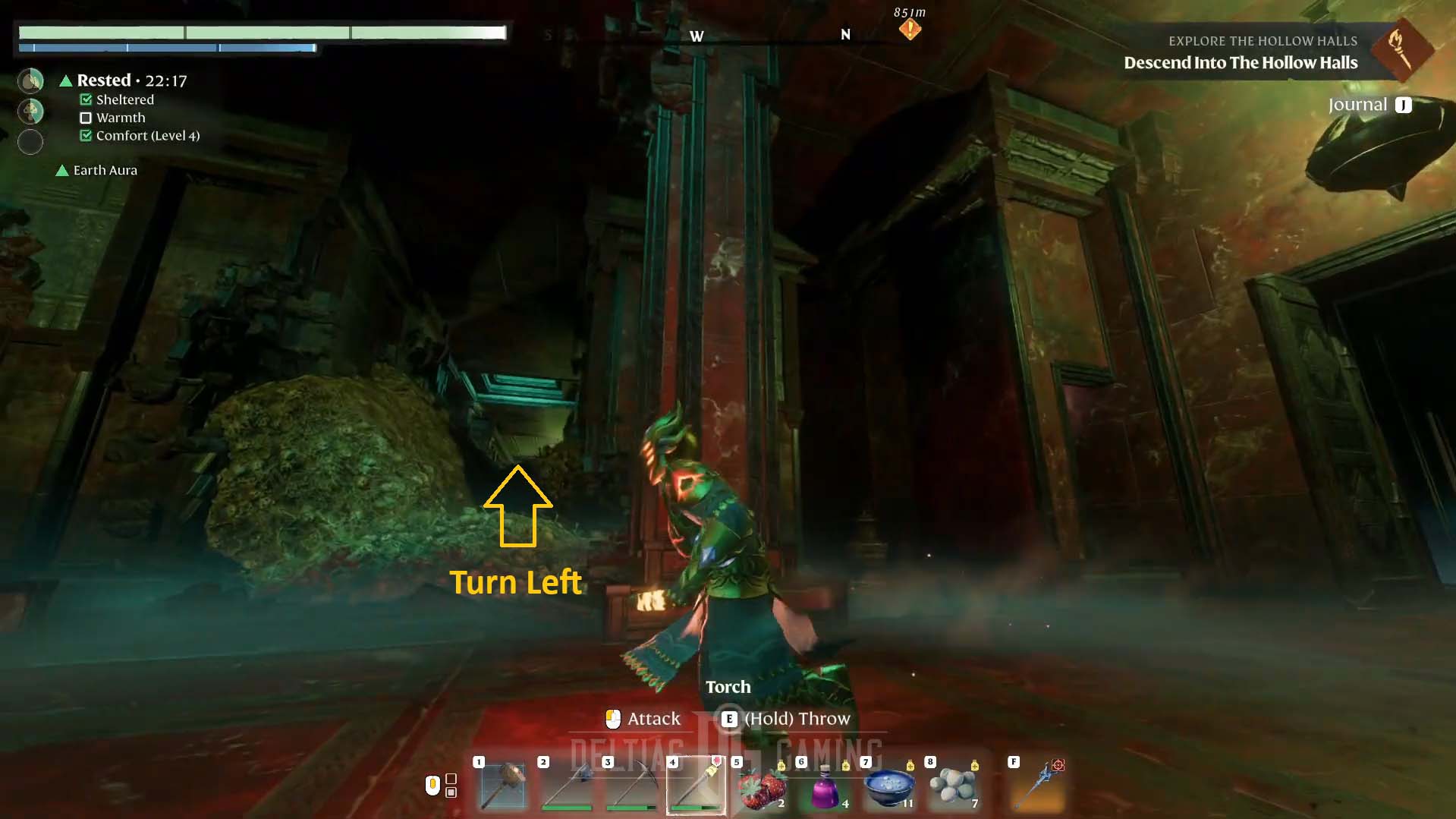Inspect the first food buff icon
The height and width of the screenshot is (819, 1456).
30,80
